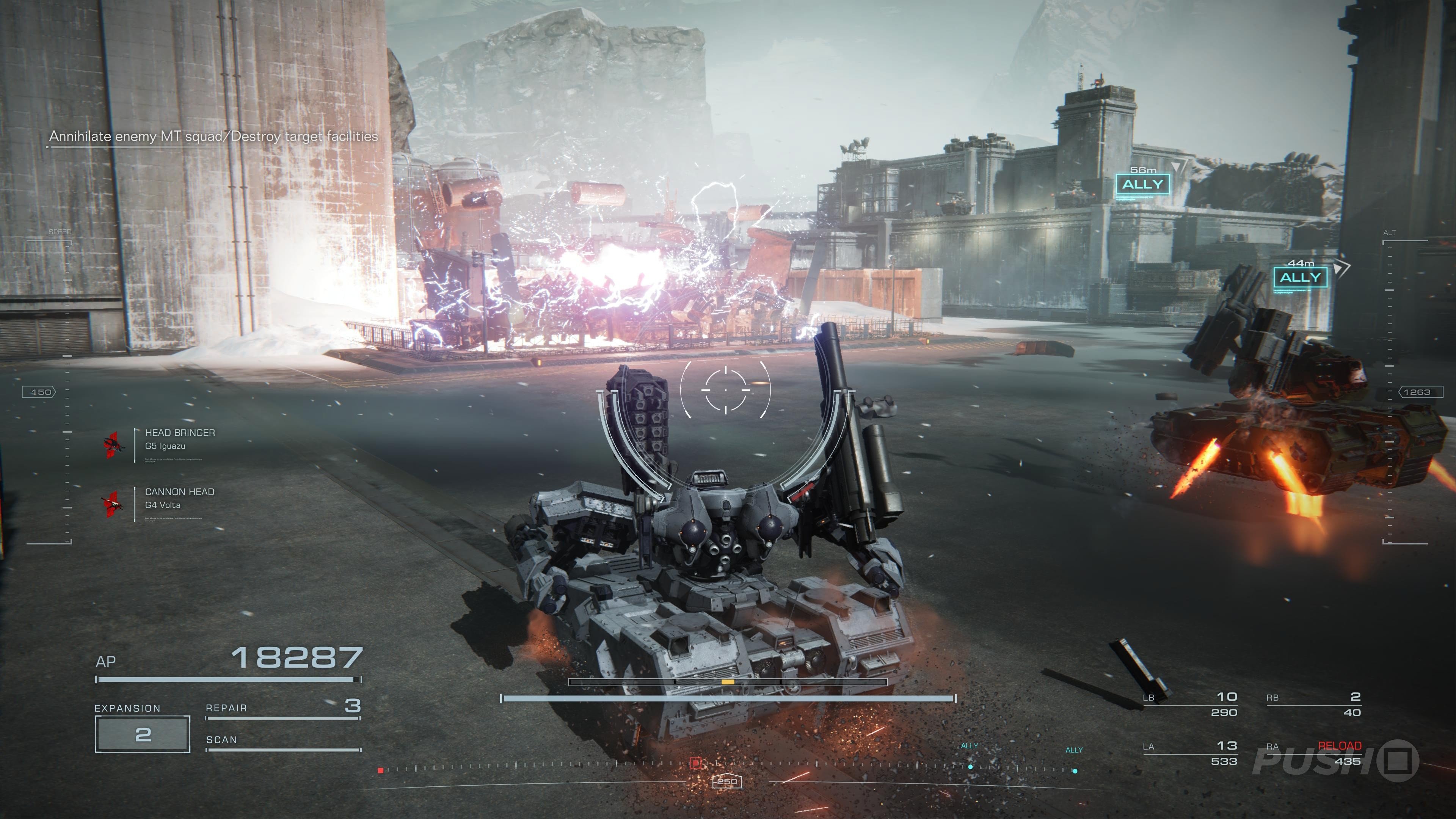This screenshot has width=1456, height=819.
Task: Select the RB weapon slot
Action: [1313, 704]
